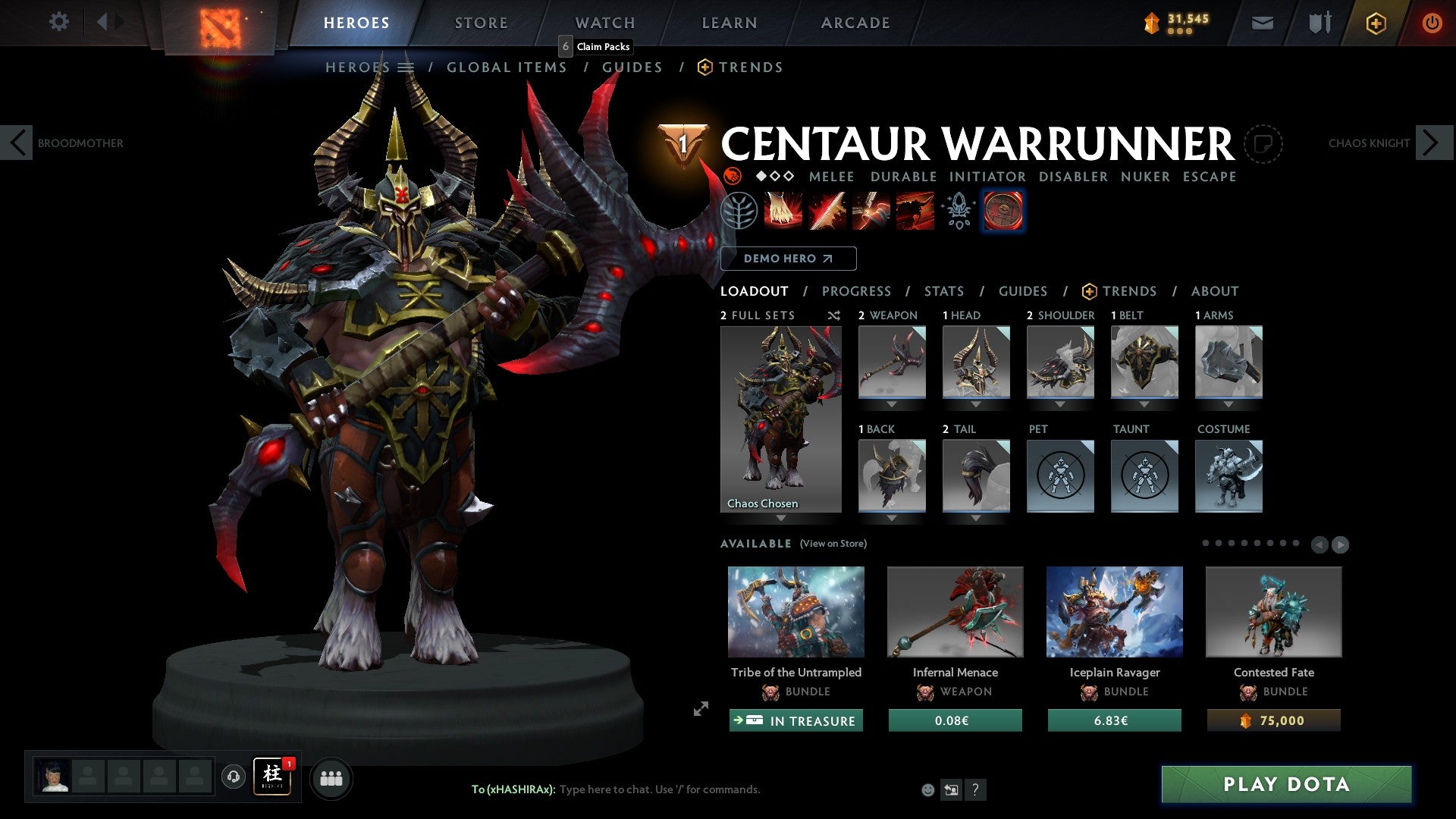1456x819 pixels.
Task: Expand the WEAPON slot dropdown arrow
Action: (891, 404)
